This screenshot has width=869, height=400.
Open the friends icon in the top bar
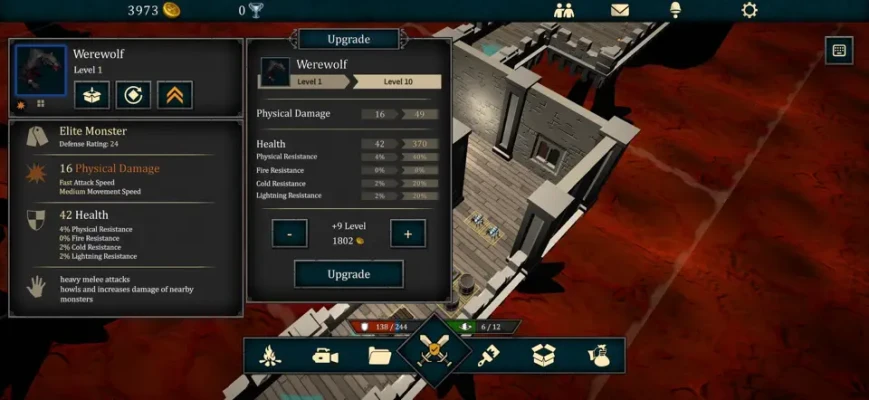(x=564, y=11)
